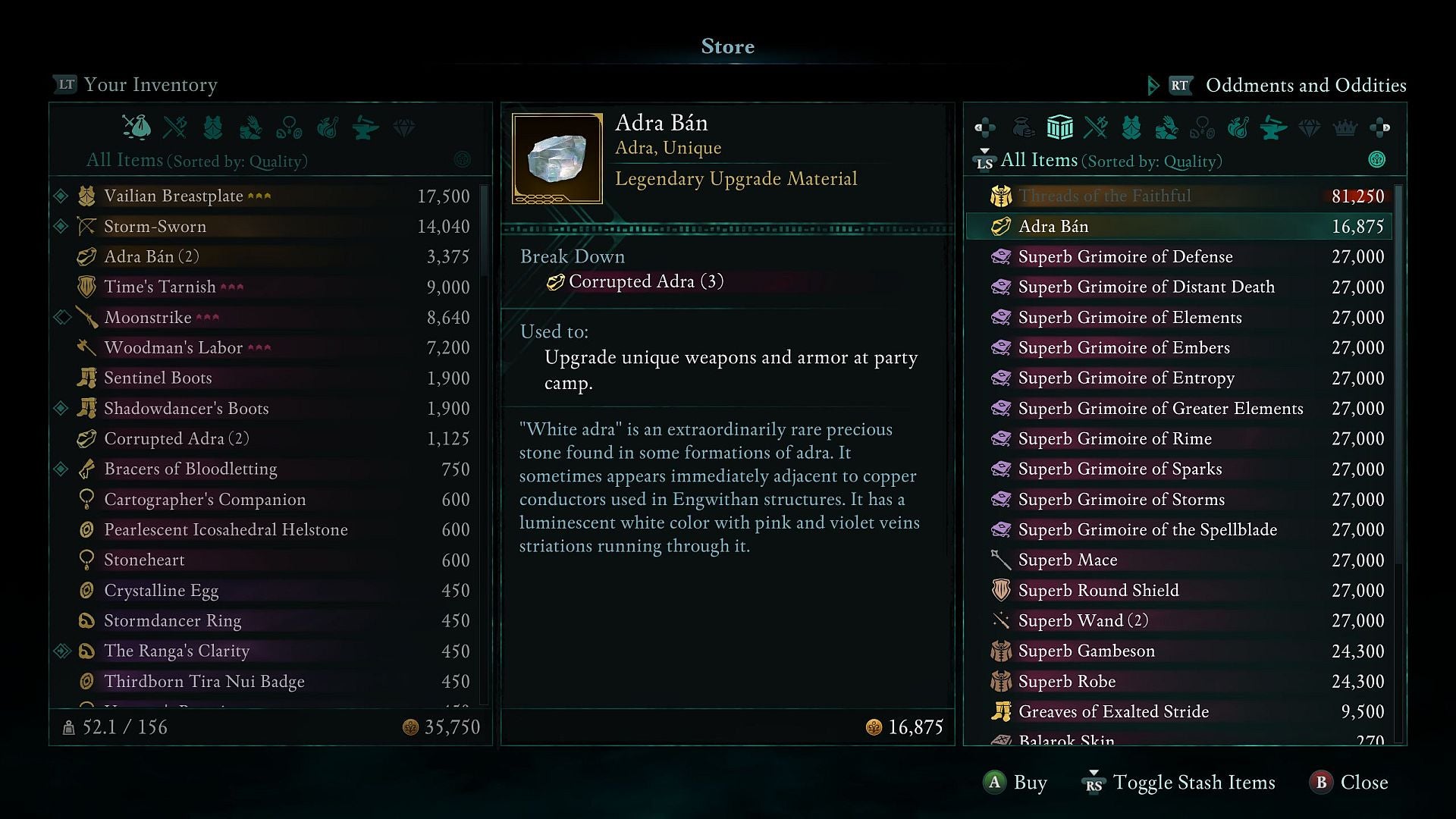Toggle the money bag filter in the store

tap(1024, 127)
